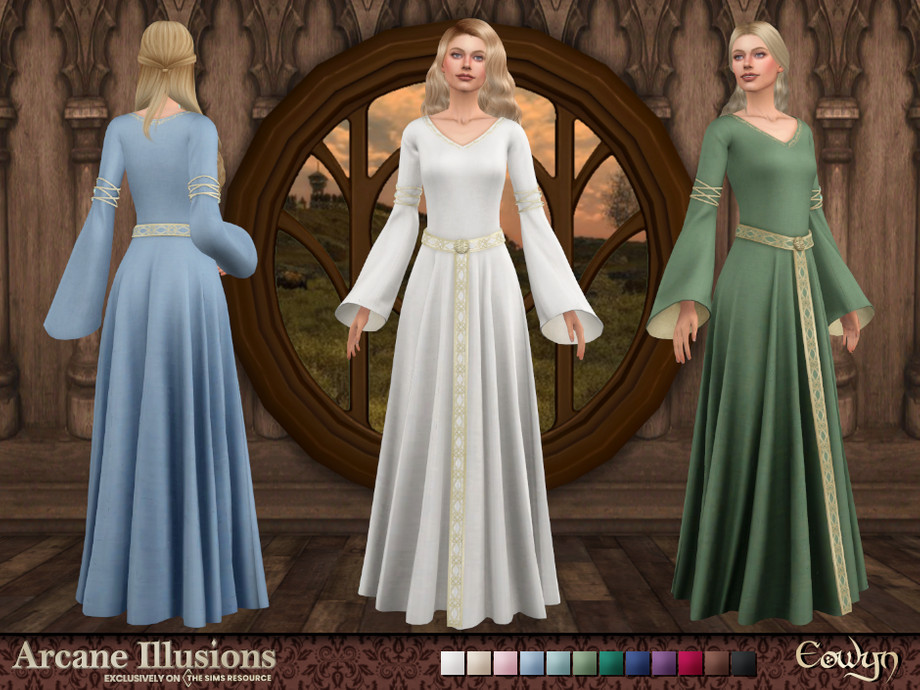Viewport: 920px width, 690px height.
Task: Select the white color swatch
Action: click(x=453, y=664)
